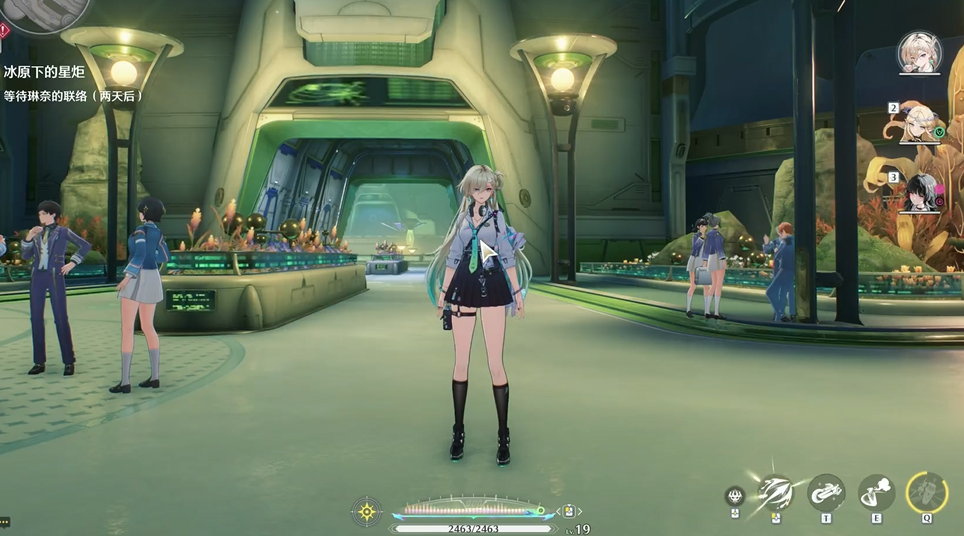Switch to party member number 2
The image size is (964, 536).
tap(921, 123)
